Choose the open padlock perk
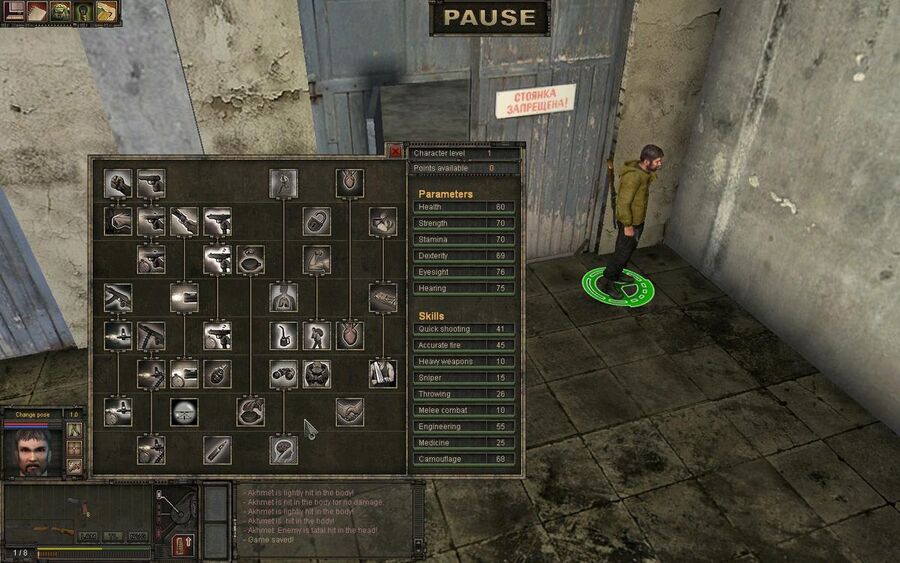 (317, 221)
